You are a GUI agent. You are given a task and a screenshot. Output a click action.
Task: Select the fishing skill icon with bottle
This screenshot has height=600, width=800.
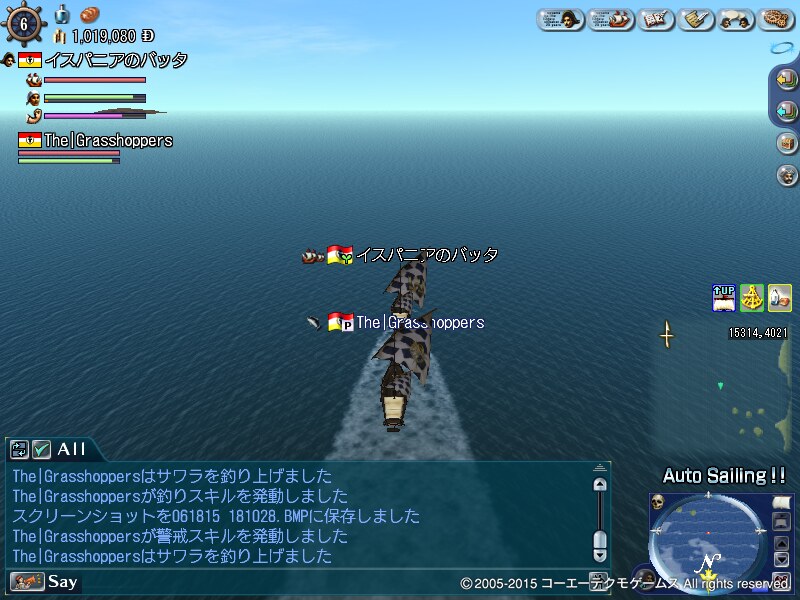[779, 298]
